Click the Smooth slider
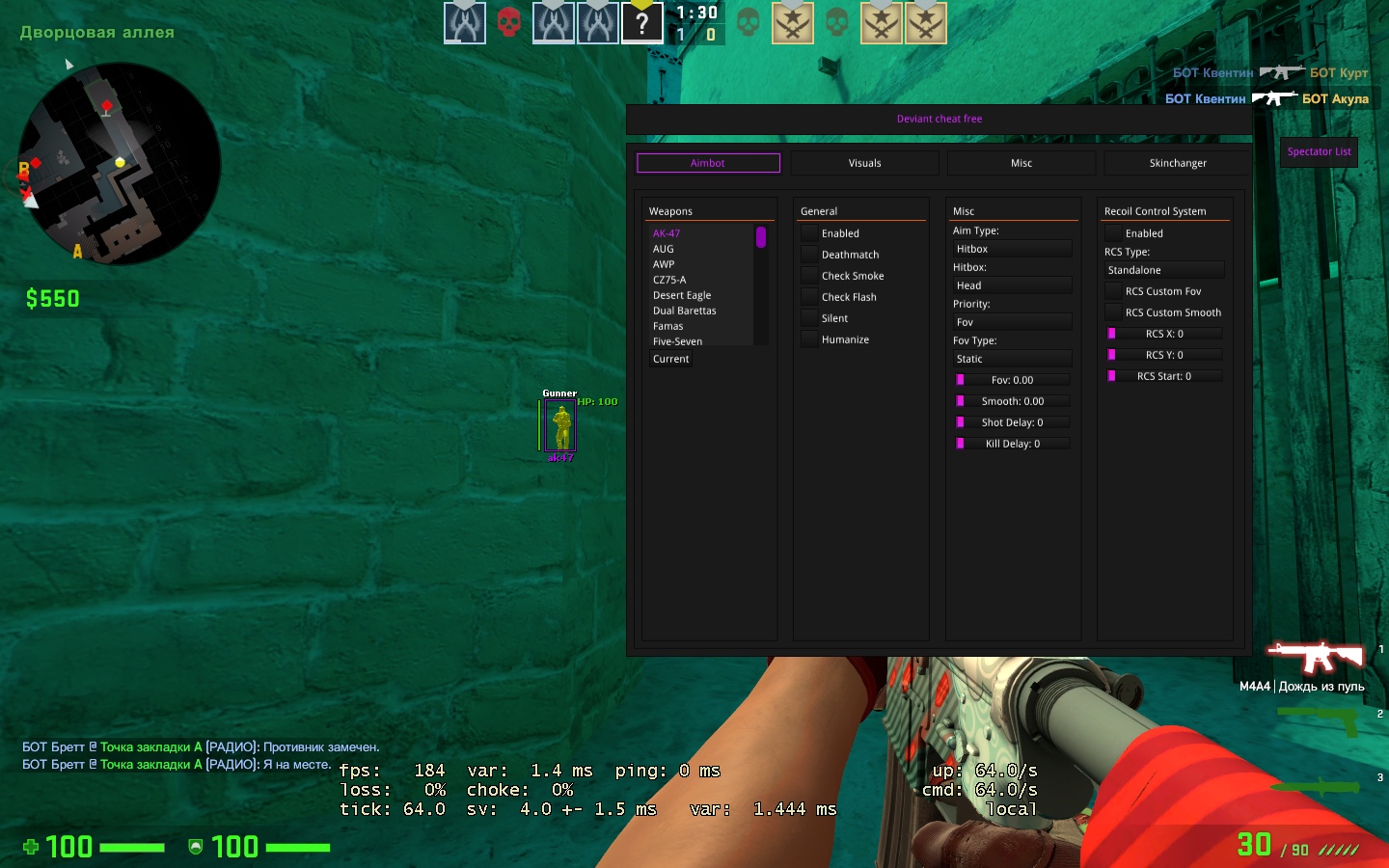 tap(1012, 401)
